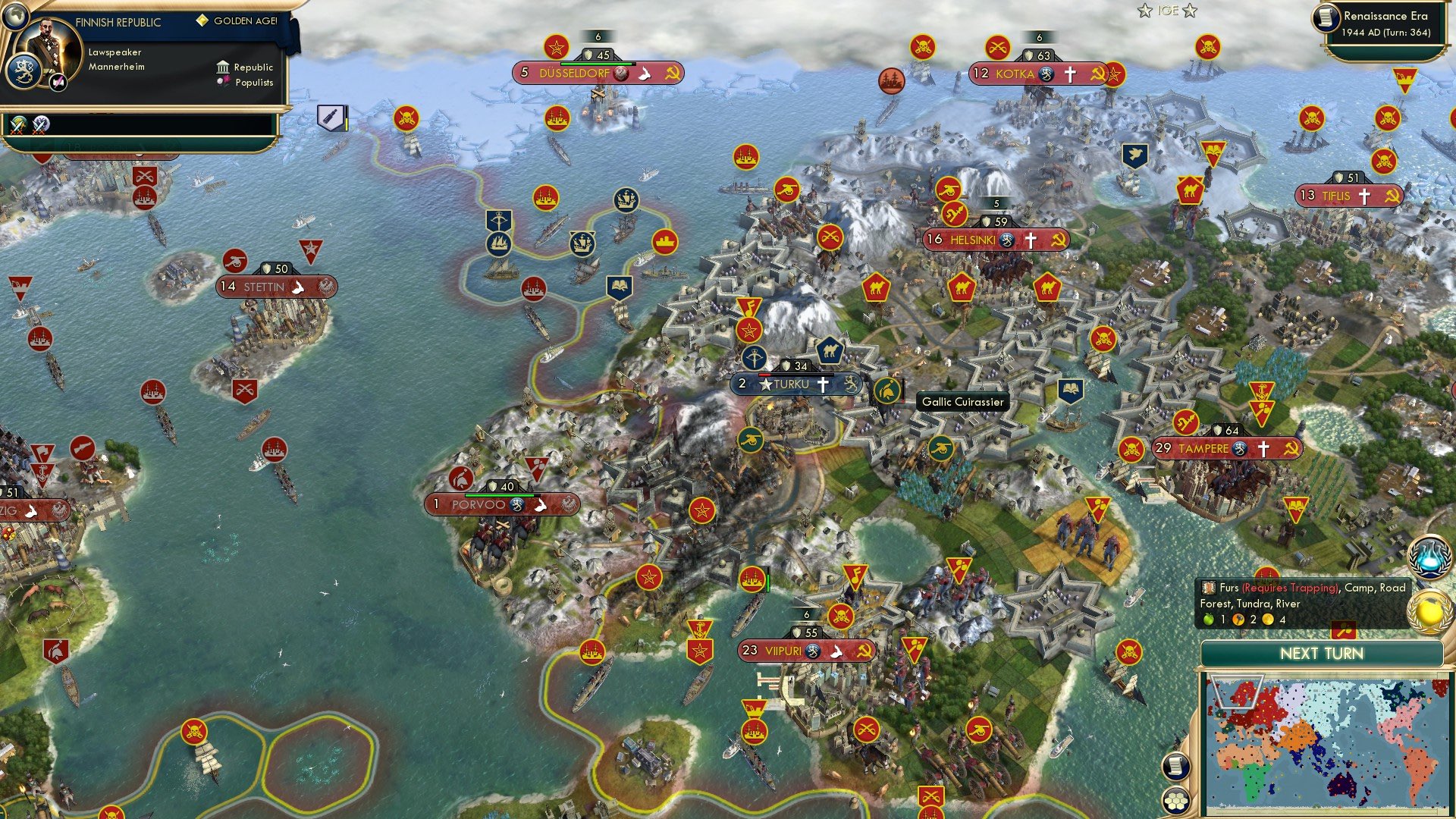Image resolution: width=1456 pixels, height=819 pixels.
Task: Click the GOLDEN AGE! indicator banner
Action: (x=241, y=21)
